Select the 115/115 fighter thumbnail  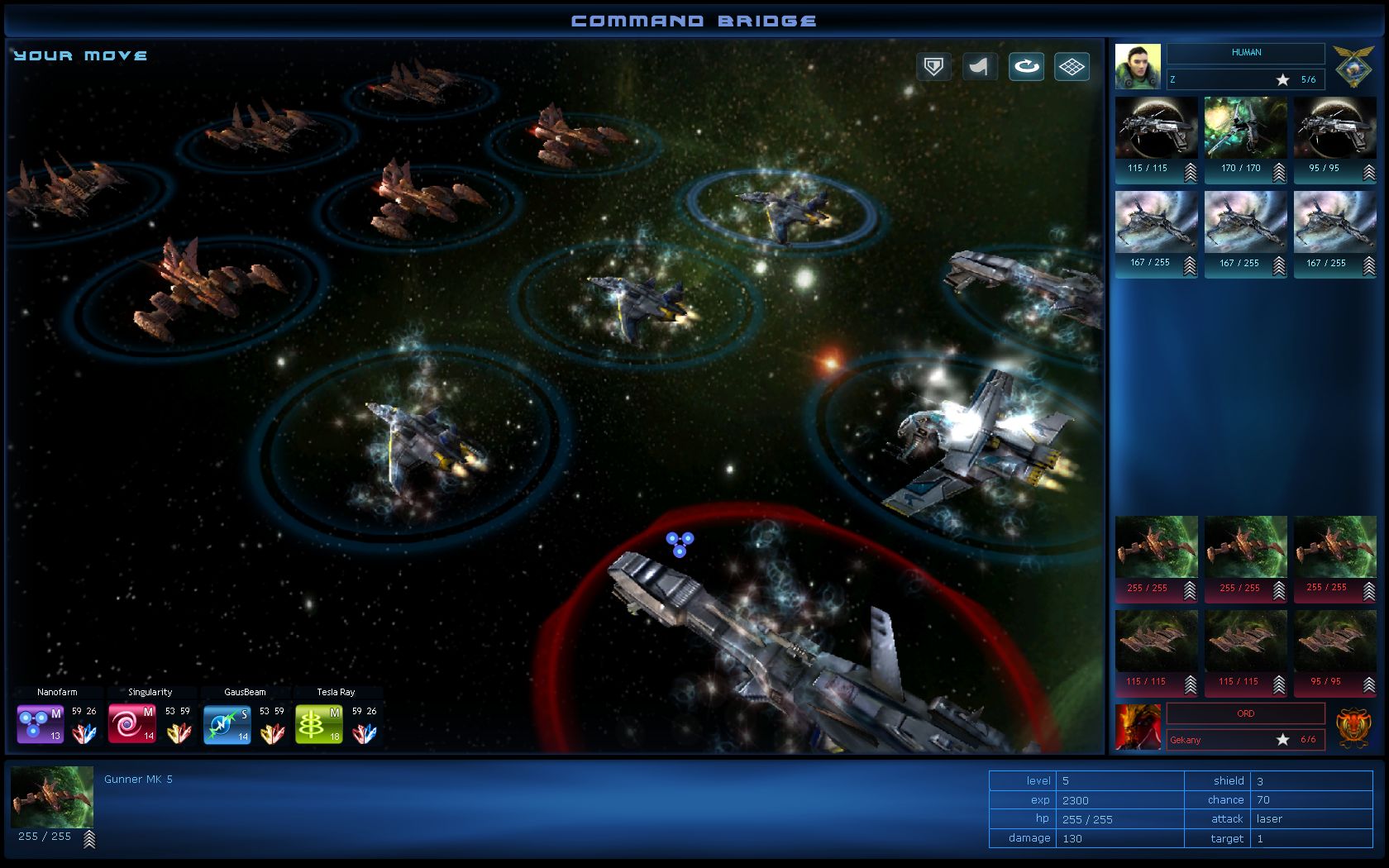(x=1156, y=128)
